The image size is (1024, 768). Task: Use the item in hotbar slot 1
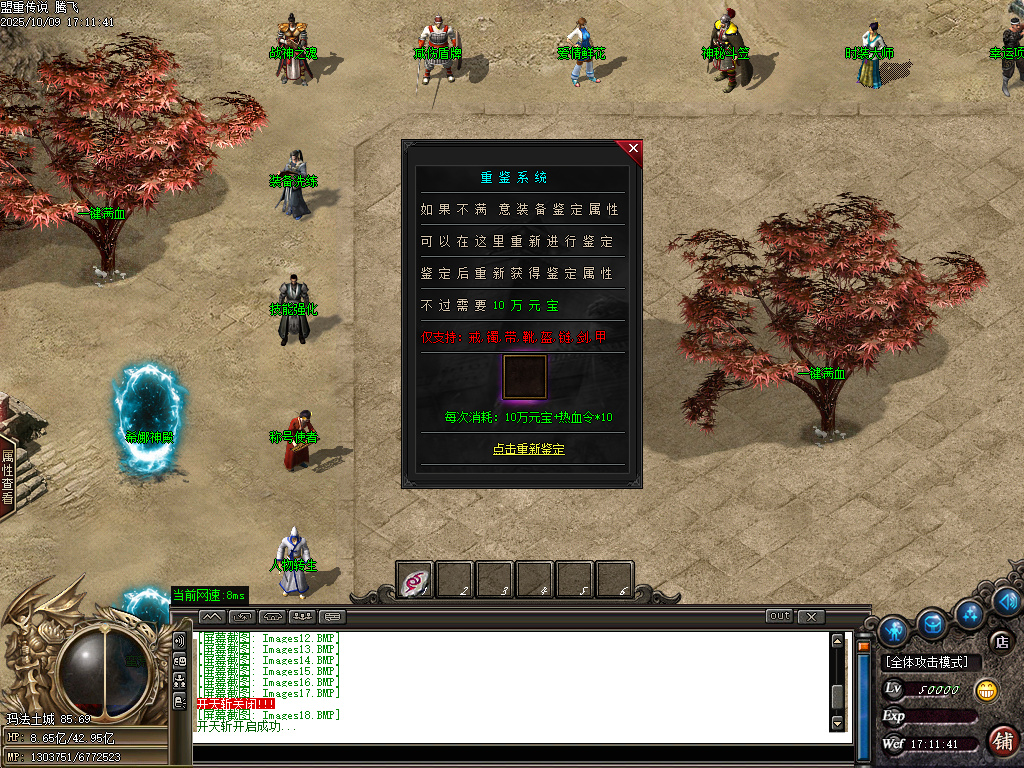[x=414, y=580]
